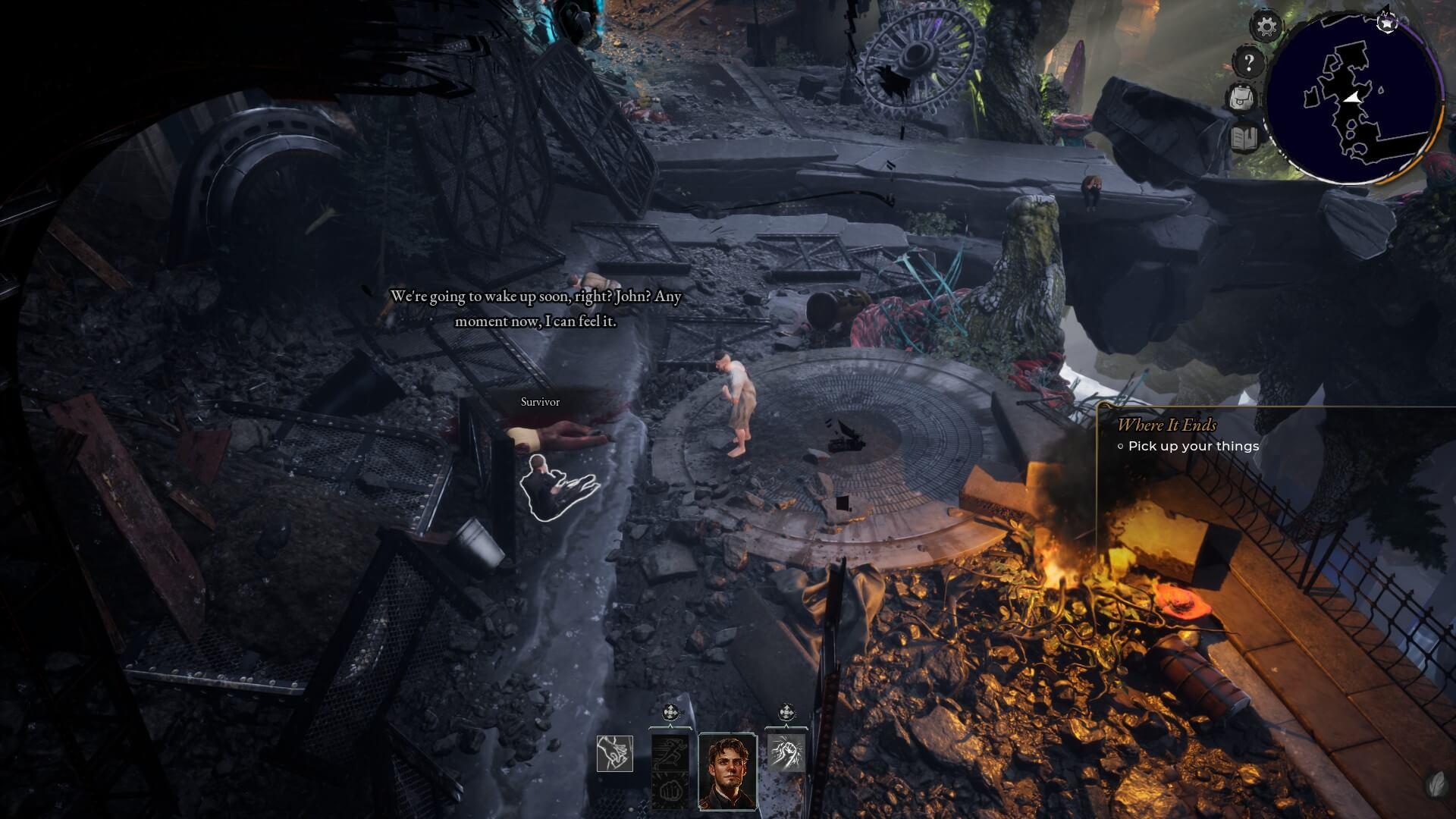
Task: Click the feather quill icon
Action: pyautogui.click(x=1436, y=783)
